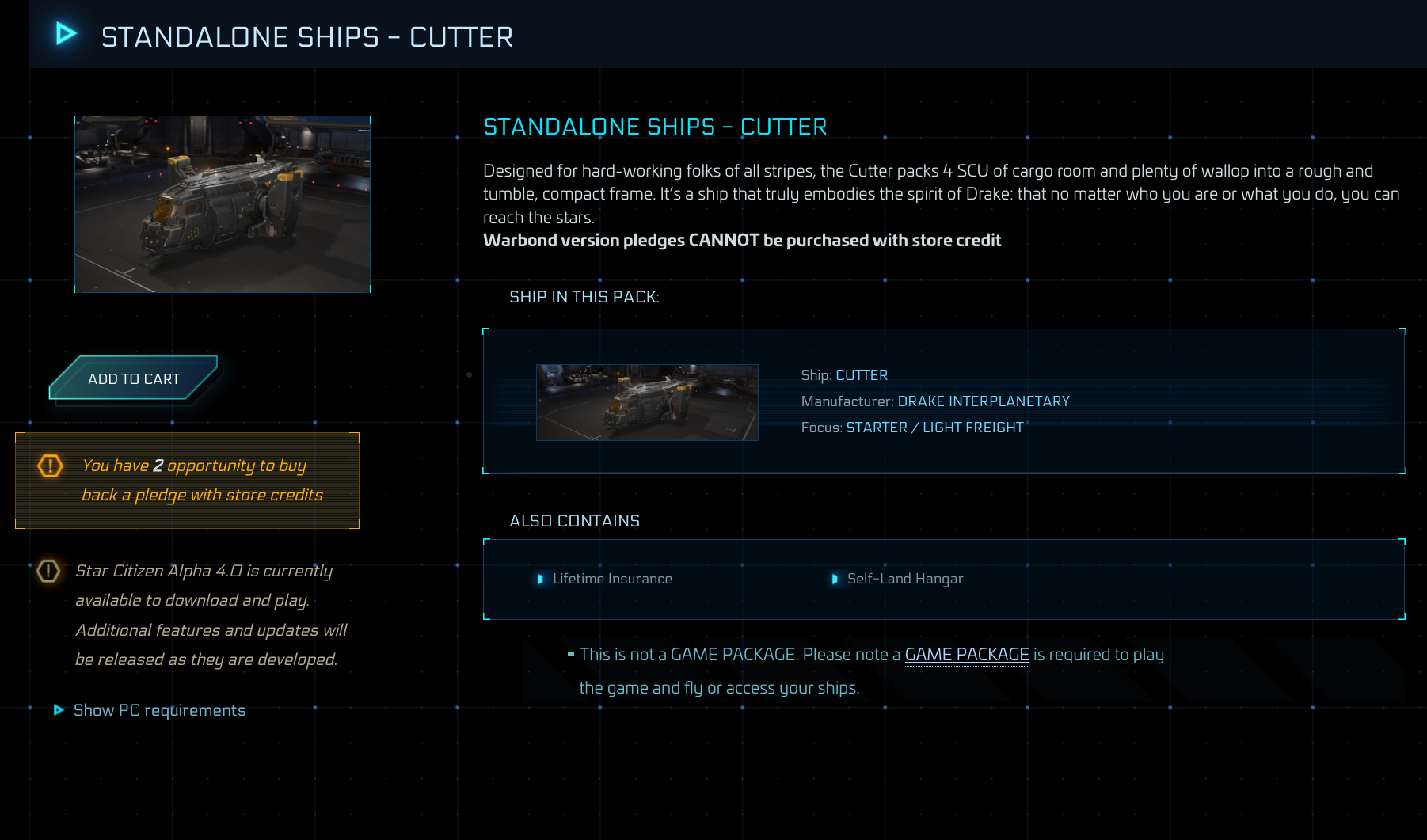The image size is (1427, 840).
Task: Click the play arrow icon in the header
Action: pyautogui.click(x=65, y=33)
